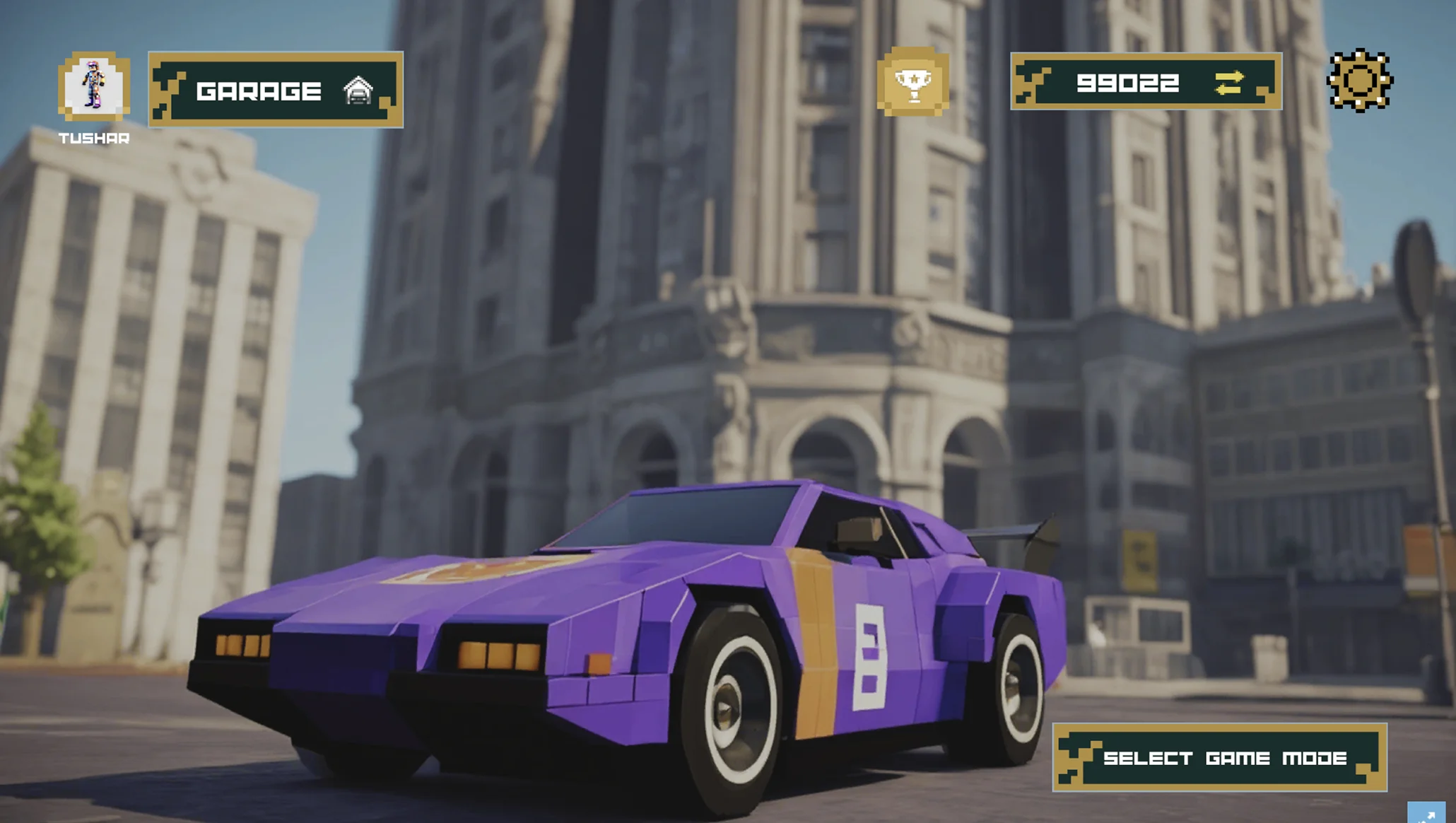Click the 99022 currency exchange button

pos(1228,83)
